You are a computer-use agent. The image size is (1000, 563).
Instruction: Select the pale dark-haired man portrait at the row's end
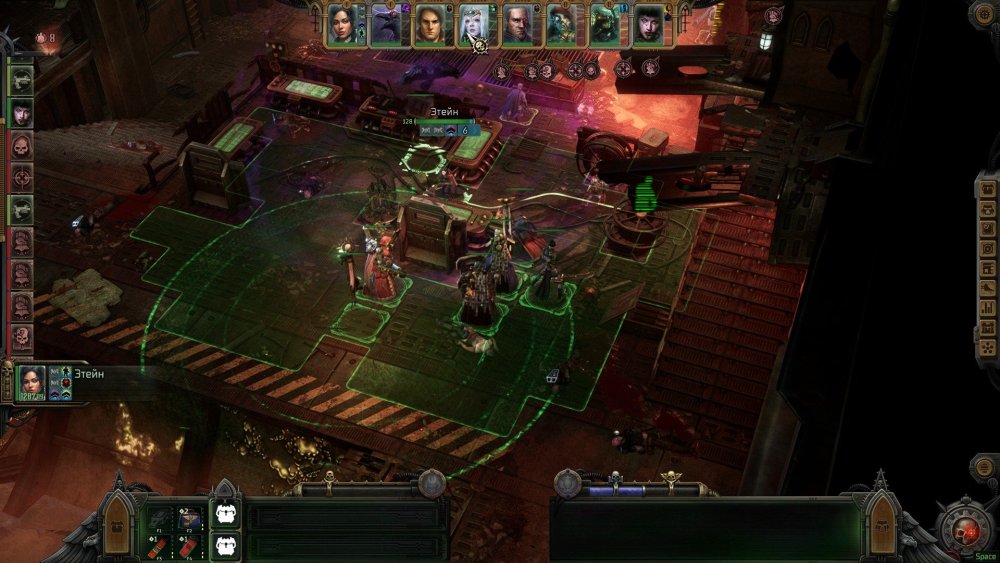click(x=648, y=25)
